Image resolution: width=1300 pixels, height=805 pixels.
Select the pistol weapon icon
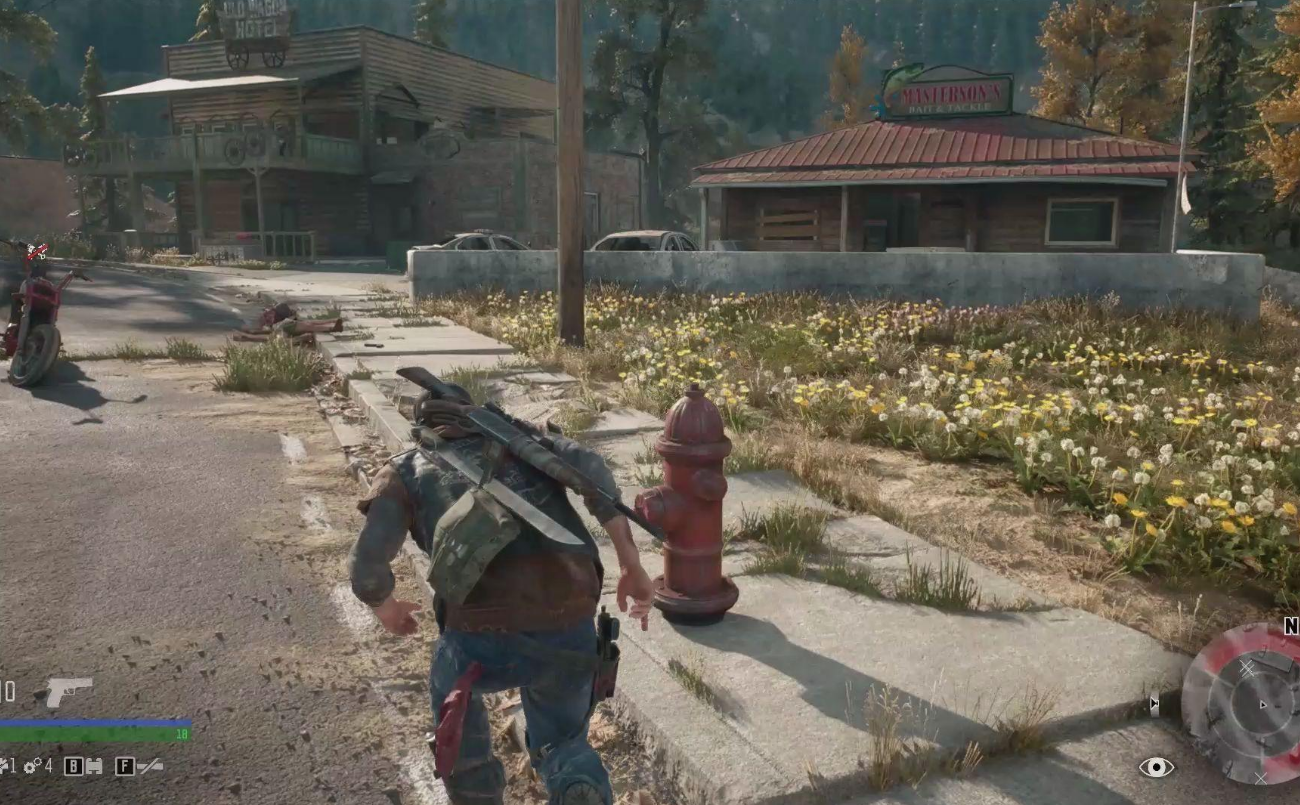click(68, 690)
